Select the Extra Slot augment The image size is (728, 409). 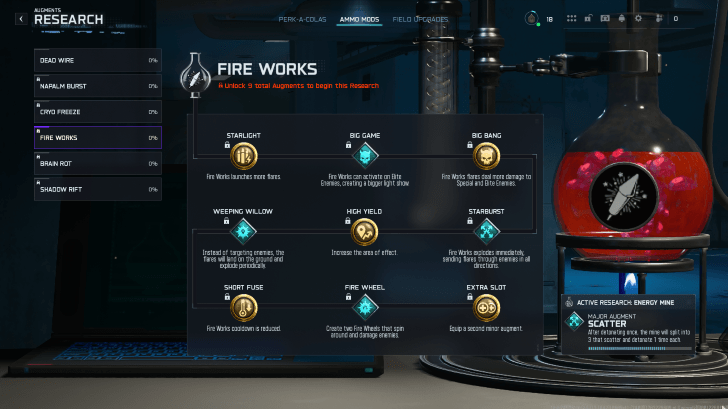coord(487,307)
